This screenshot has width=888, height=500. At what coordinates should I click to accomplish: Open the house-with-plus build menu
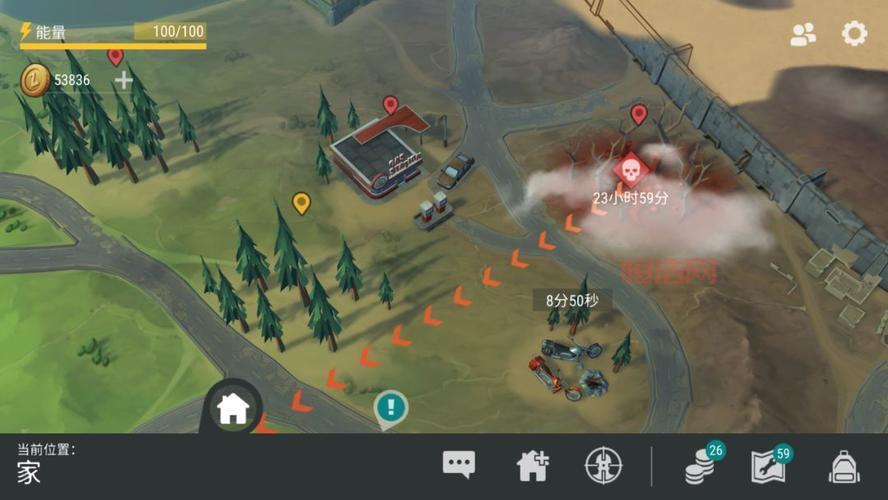[x=532, y=465]
